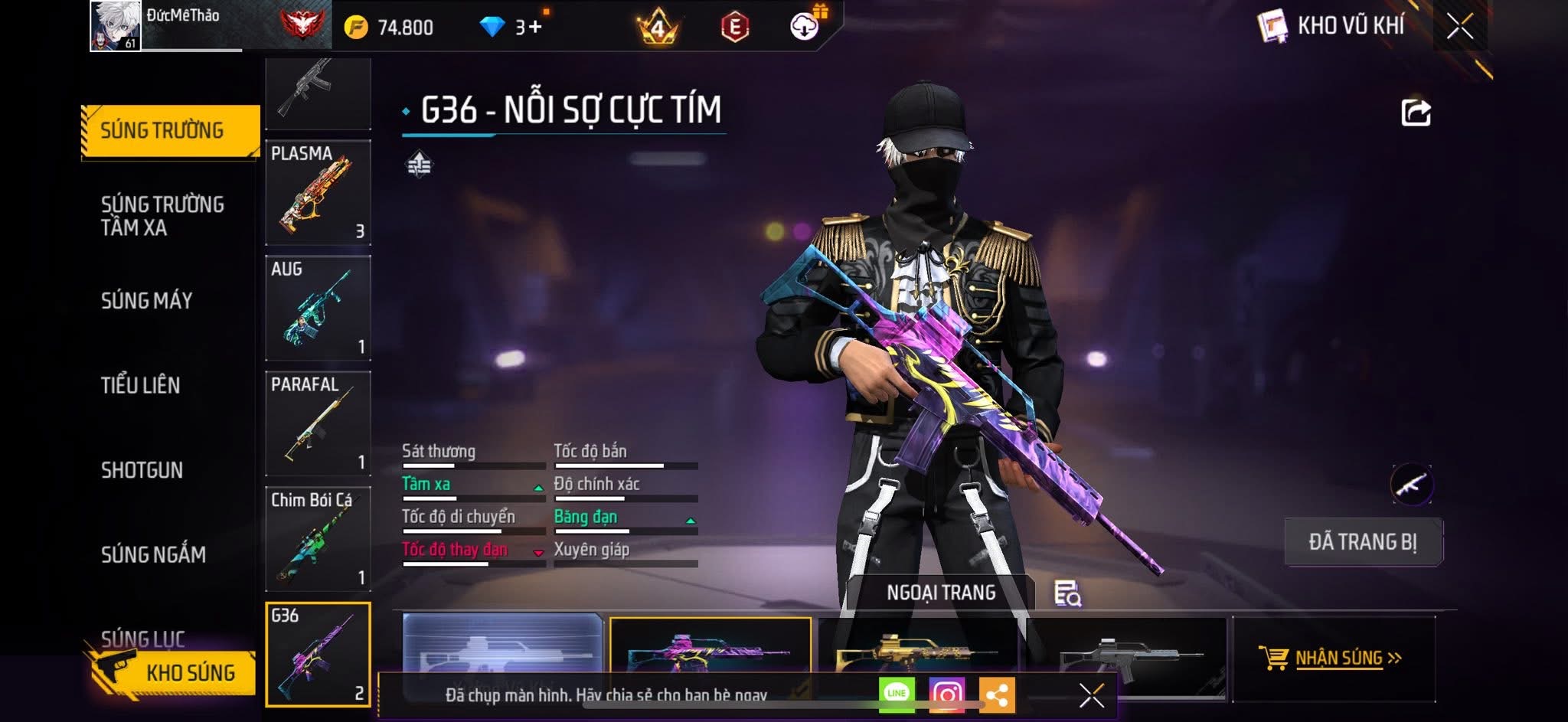
Task: Open the skin detail magnifier icon
Action: (x=1067, y=593)
